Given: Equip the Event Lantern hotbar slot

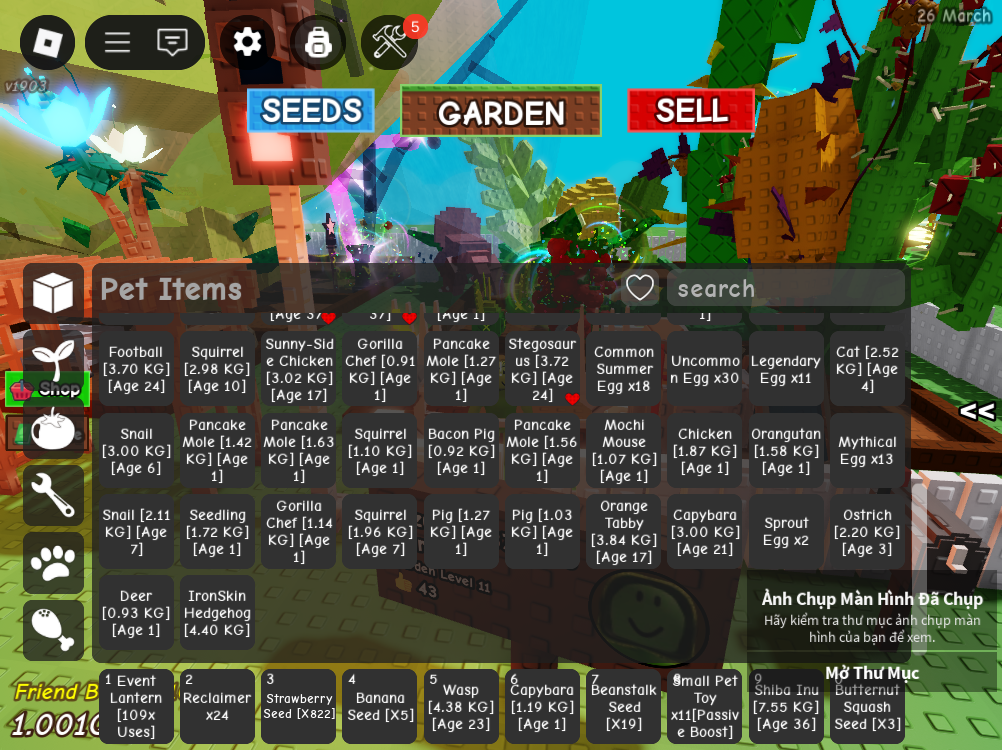Looking at the screenshot, I should coord(136,706).
